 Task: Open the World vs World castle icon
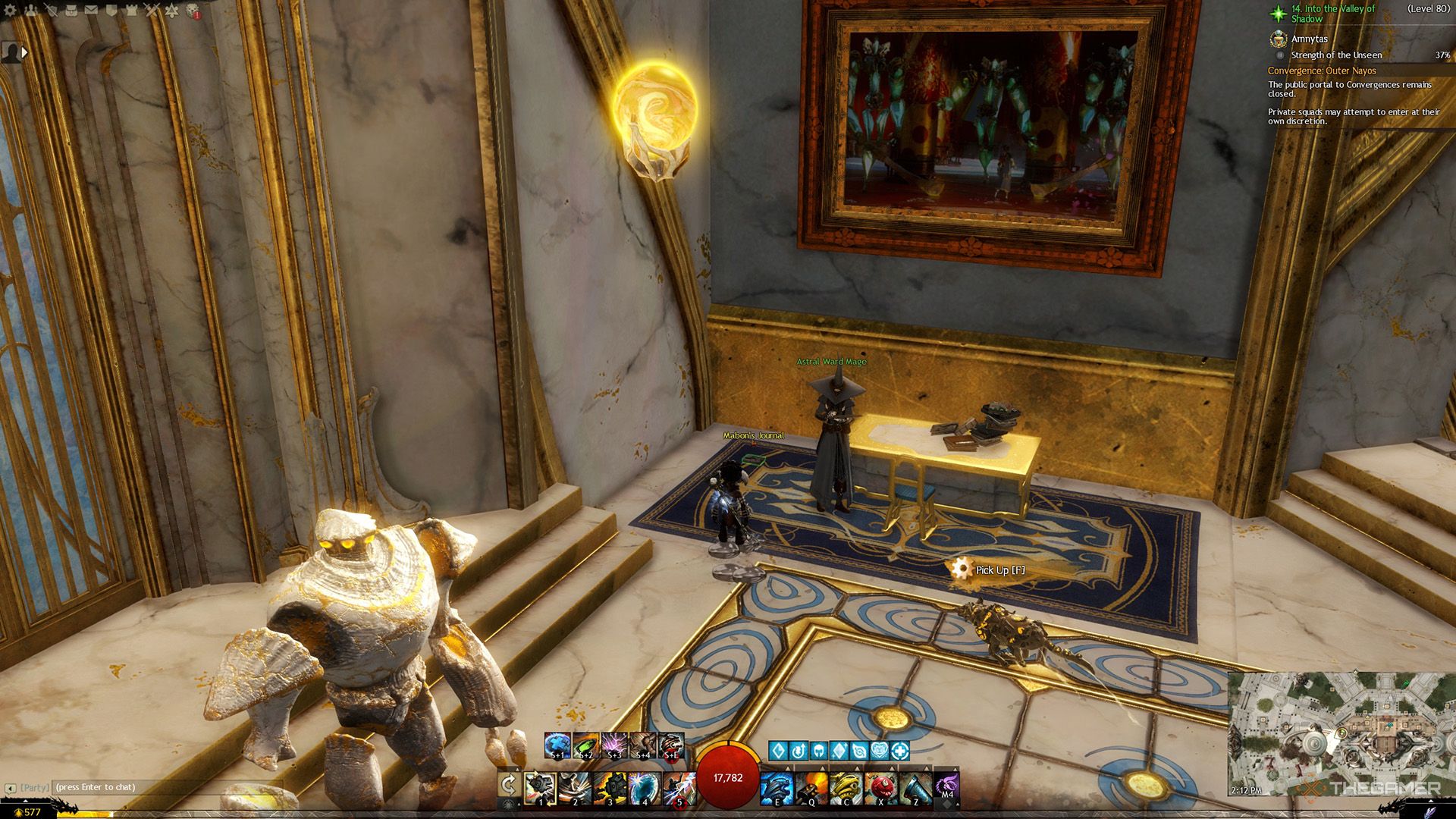pyautogui.click(x=131, y=11)
